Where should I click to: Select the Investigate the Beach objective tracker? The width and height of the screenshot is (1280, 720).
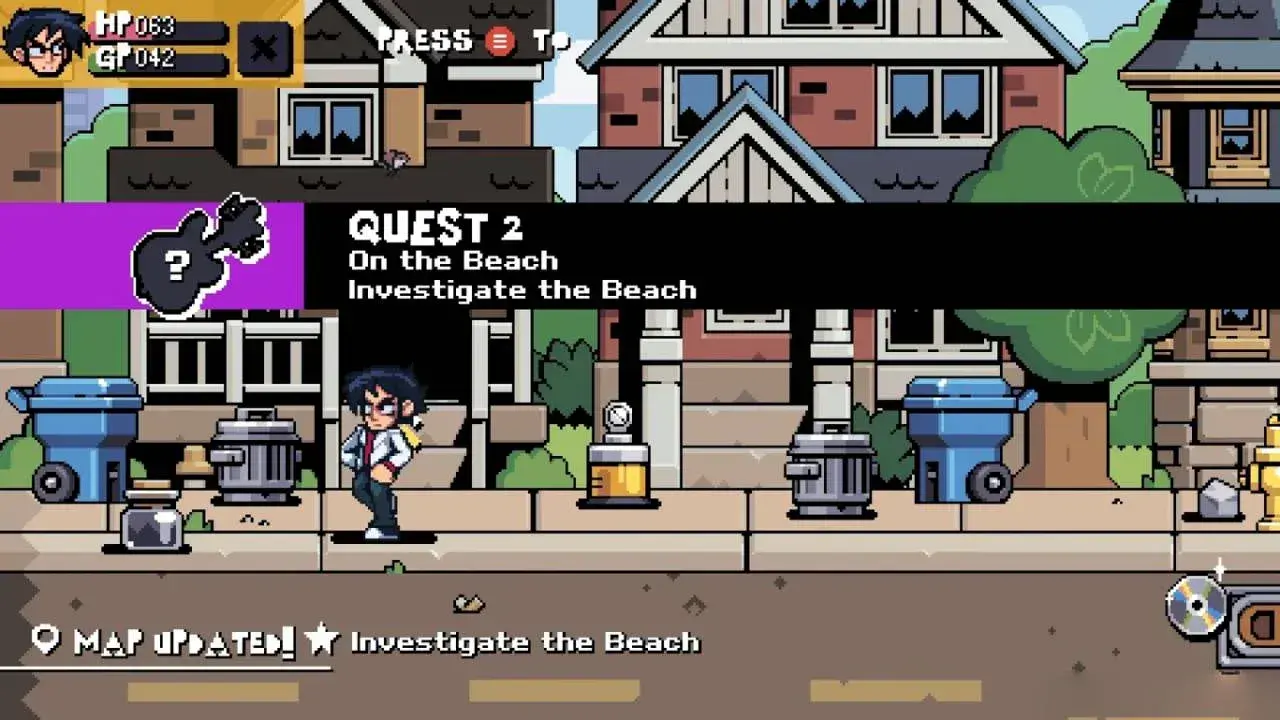coord(506,641)
